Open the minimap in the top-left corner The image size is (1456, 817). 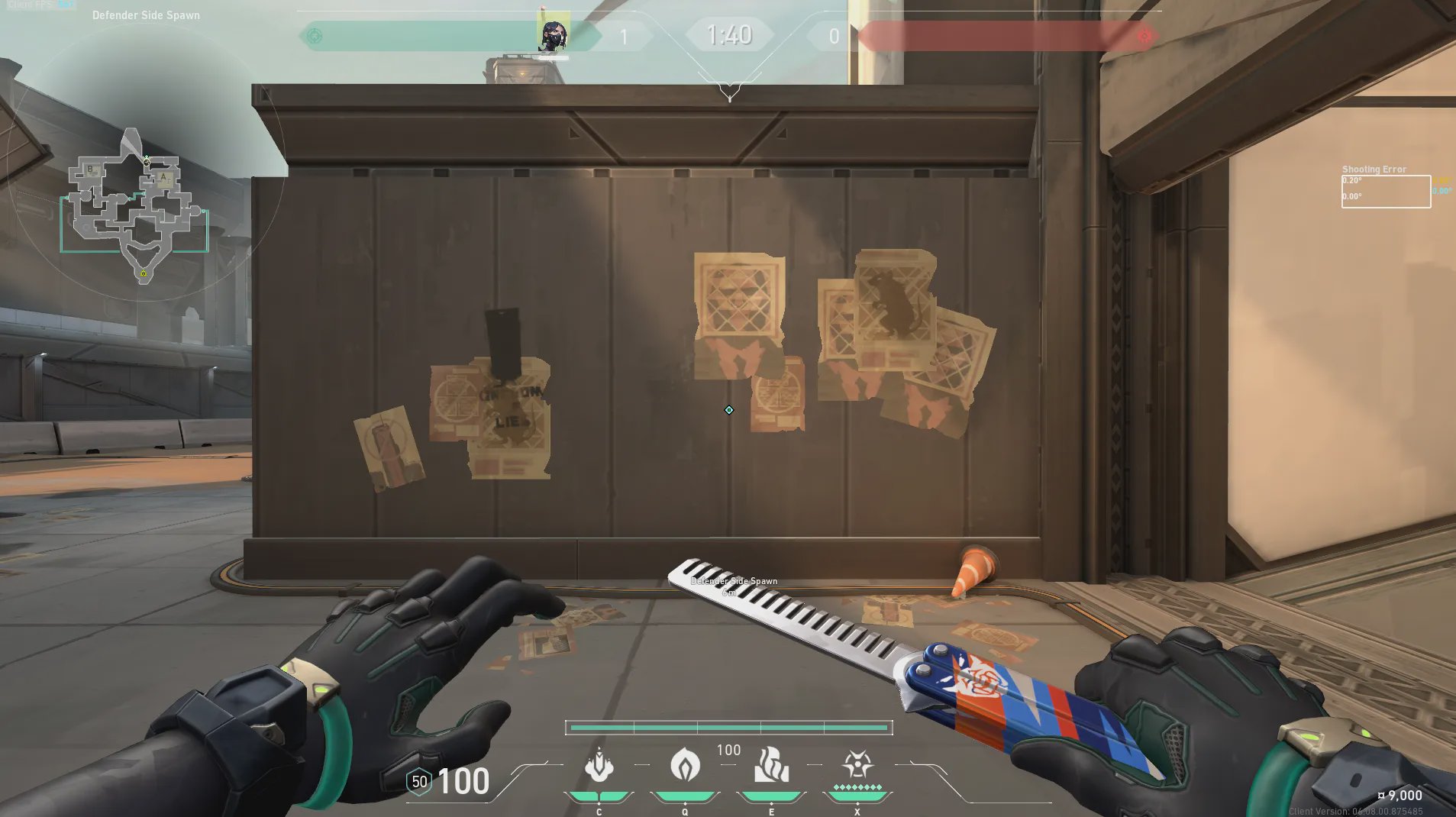click(x=137, y=203)
